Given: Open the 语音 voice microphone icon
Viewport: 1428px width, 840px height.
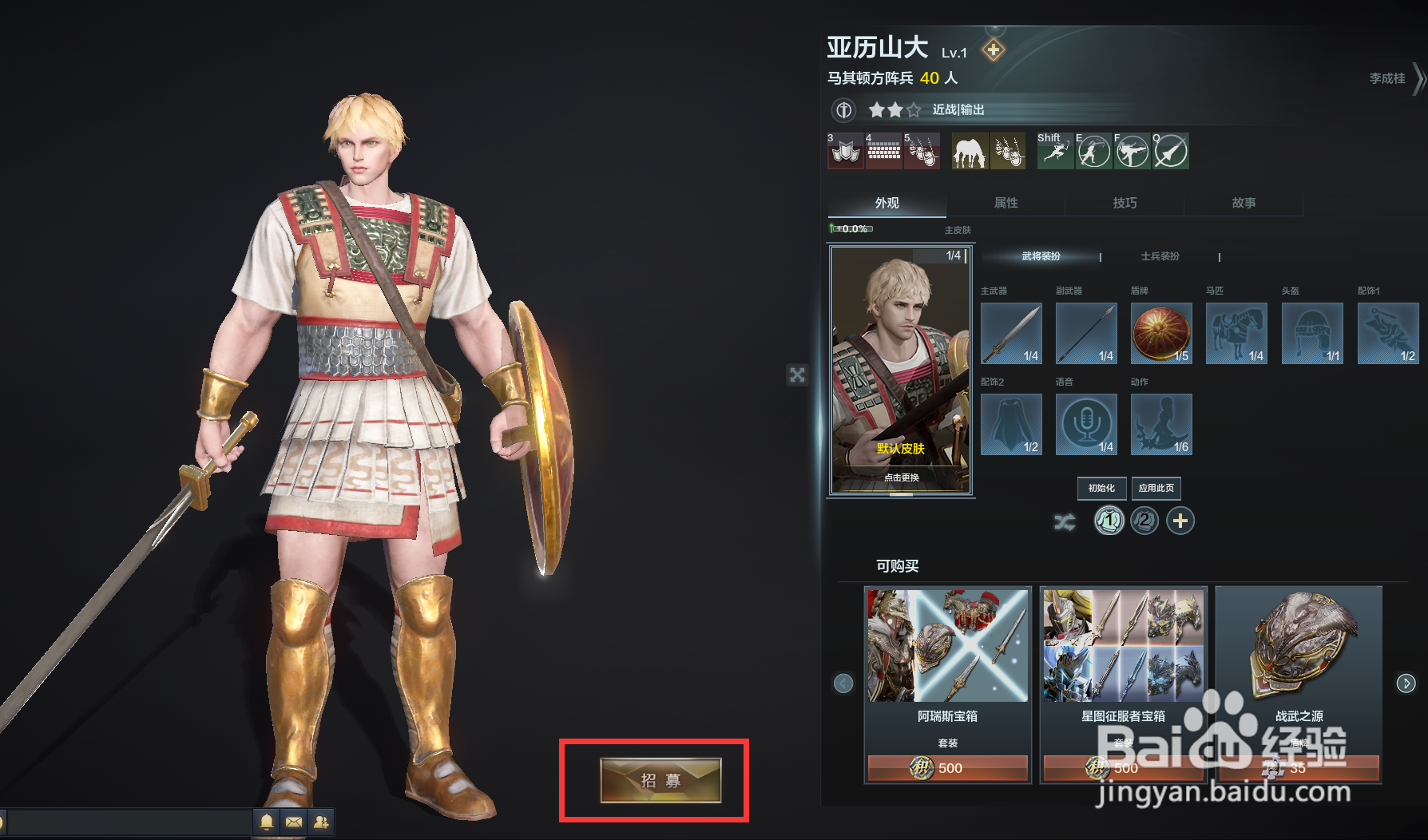Looking at the screenshot, I should [1085, 424].
